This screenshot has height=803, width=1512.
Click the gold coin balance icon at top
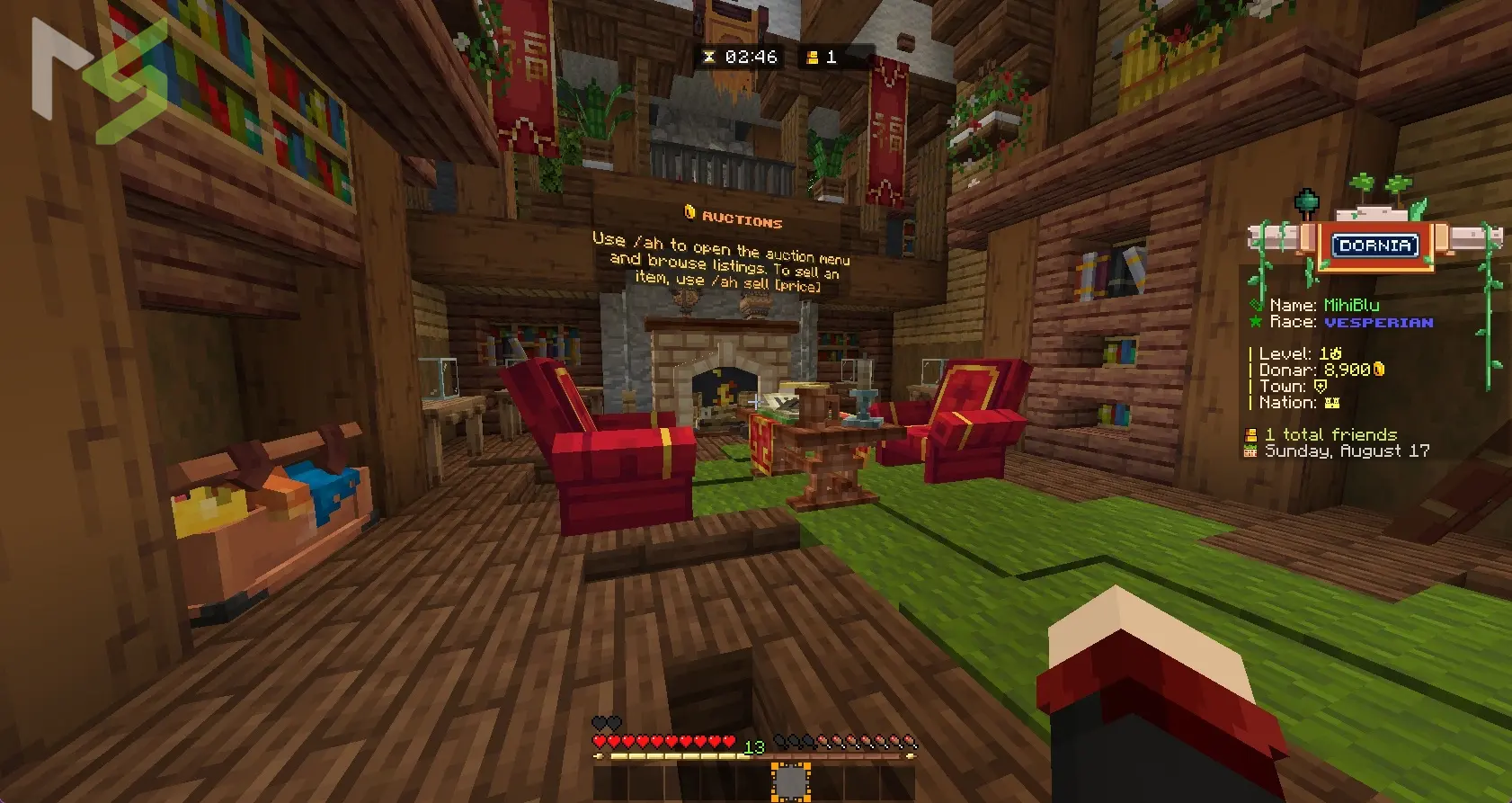click(x=814, y=57)
